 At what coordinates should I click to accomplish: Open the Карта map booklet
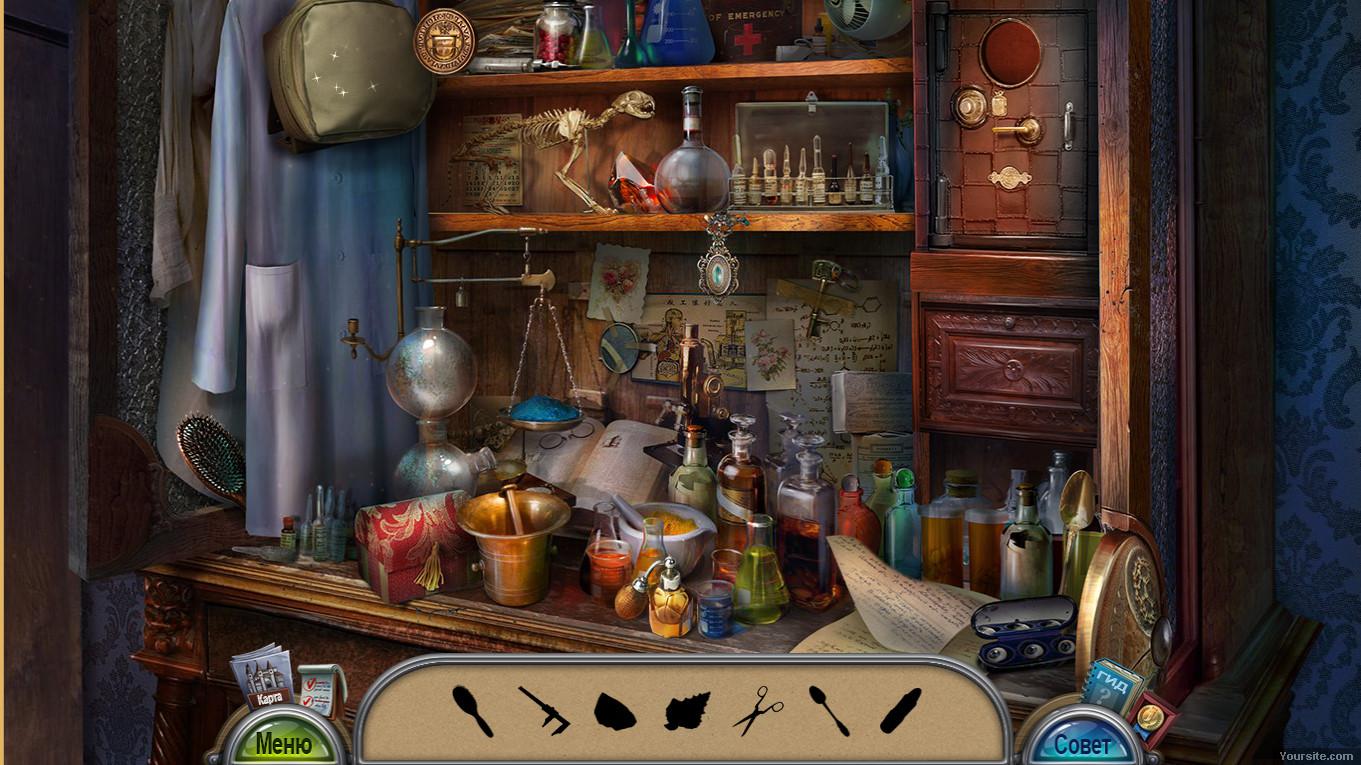[x=262, y=681]
